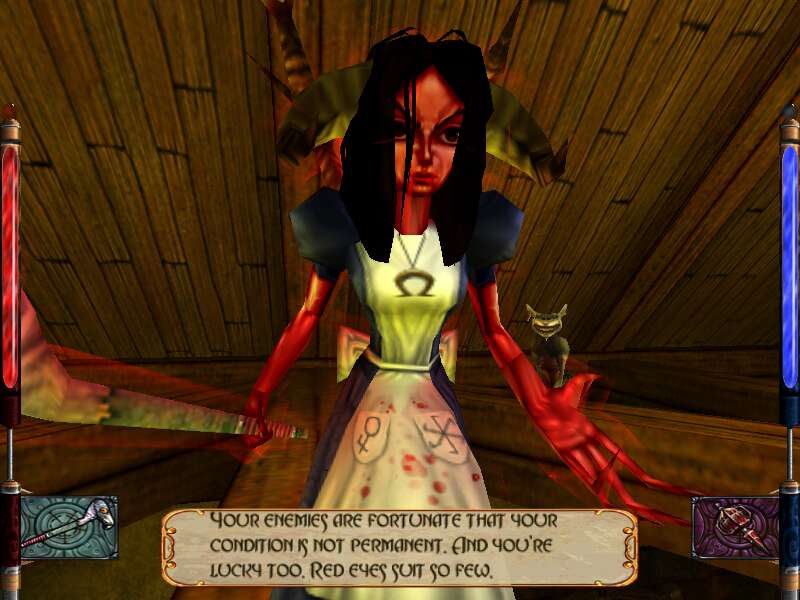Select the hobby horse weapon icon
The image size is (800, 600).
click(69, 527)
